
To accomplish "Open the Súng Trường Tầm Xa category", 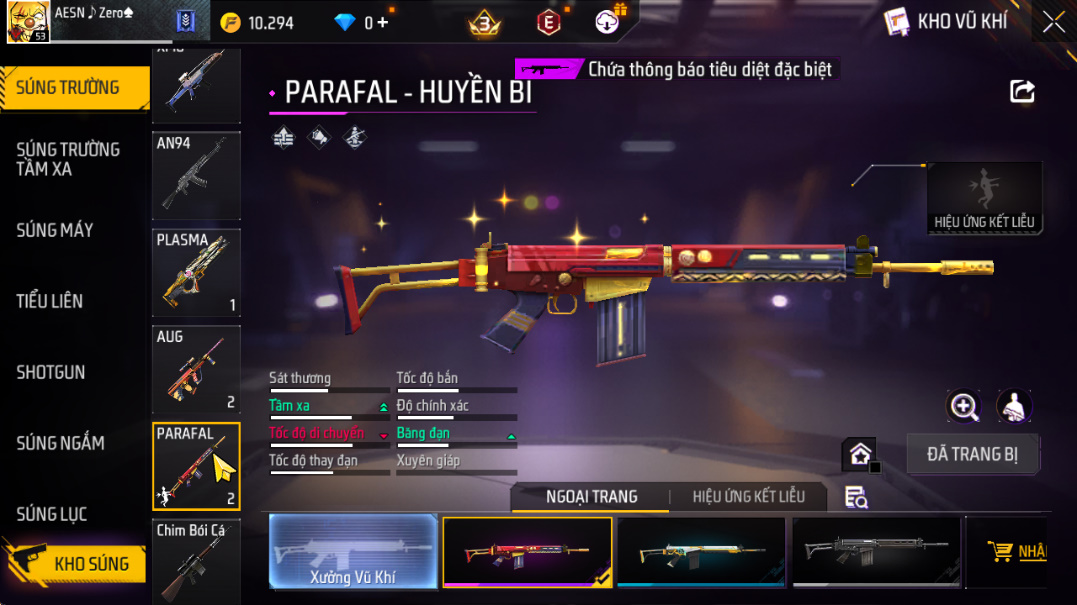I will click(x=68, y=159).
